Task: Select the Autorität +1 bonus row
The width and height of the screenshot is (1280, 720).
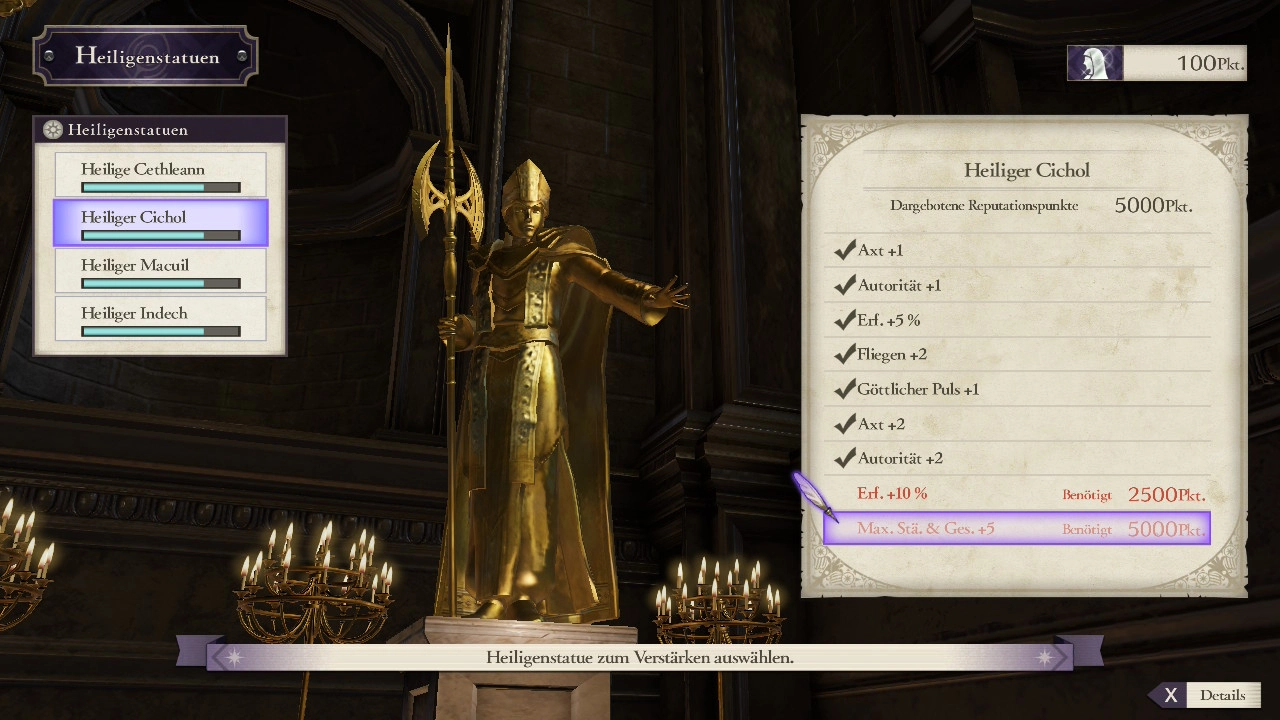Action: [x=1017, y=285]
